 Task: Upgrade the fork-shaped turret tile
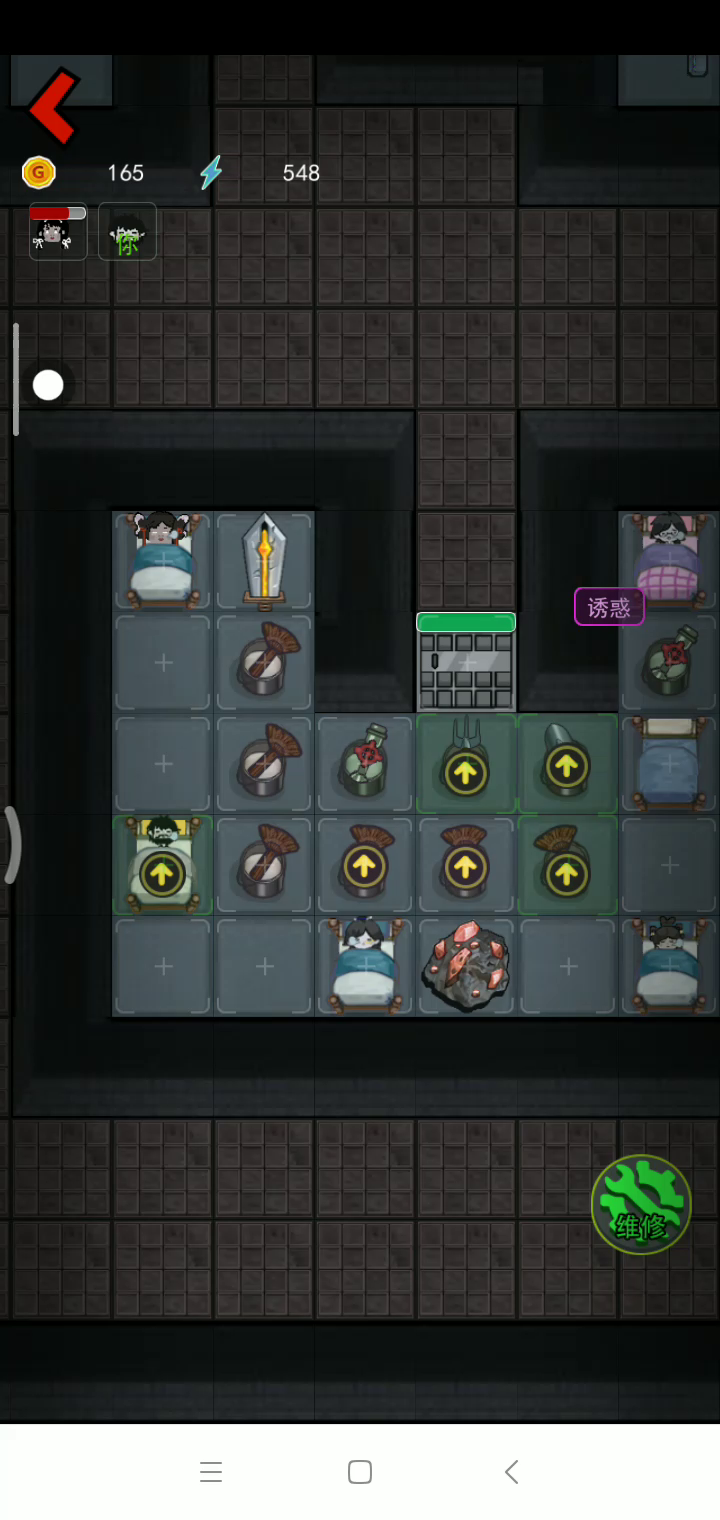(x=466, y=771)
